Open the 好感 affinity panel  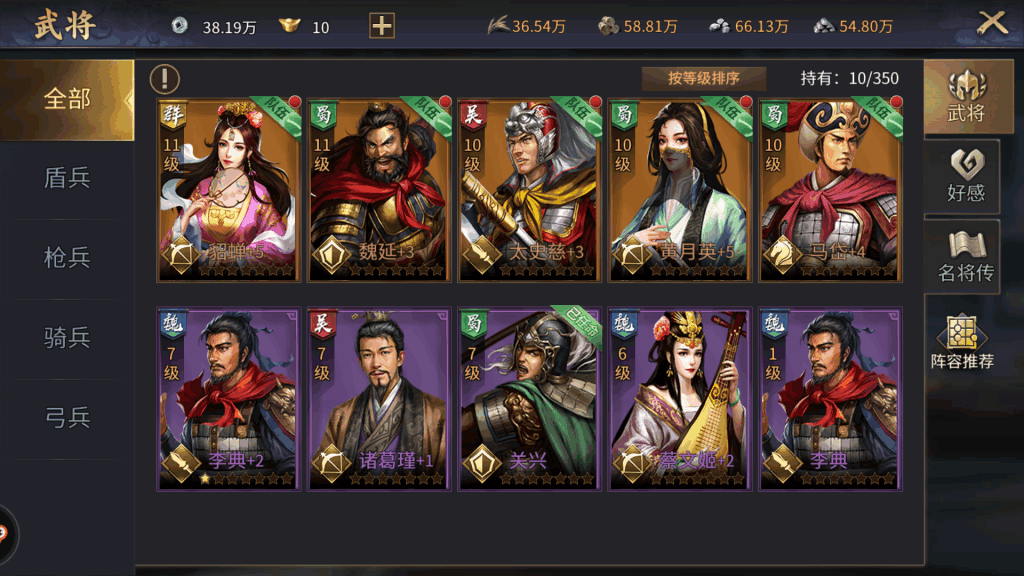[965, 176]
